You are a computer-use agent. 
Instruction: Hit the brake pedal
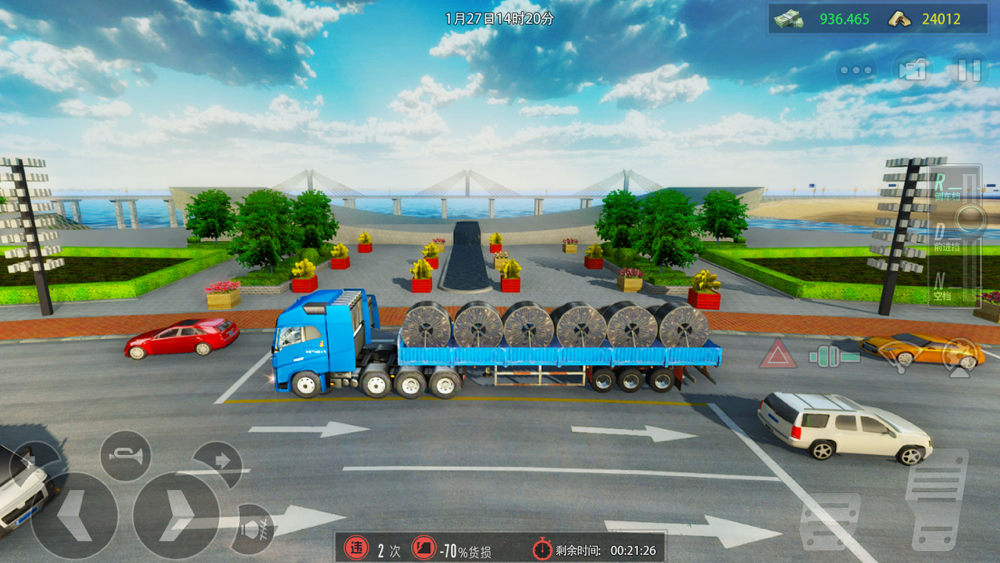[x=829, y=519]
